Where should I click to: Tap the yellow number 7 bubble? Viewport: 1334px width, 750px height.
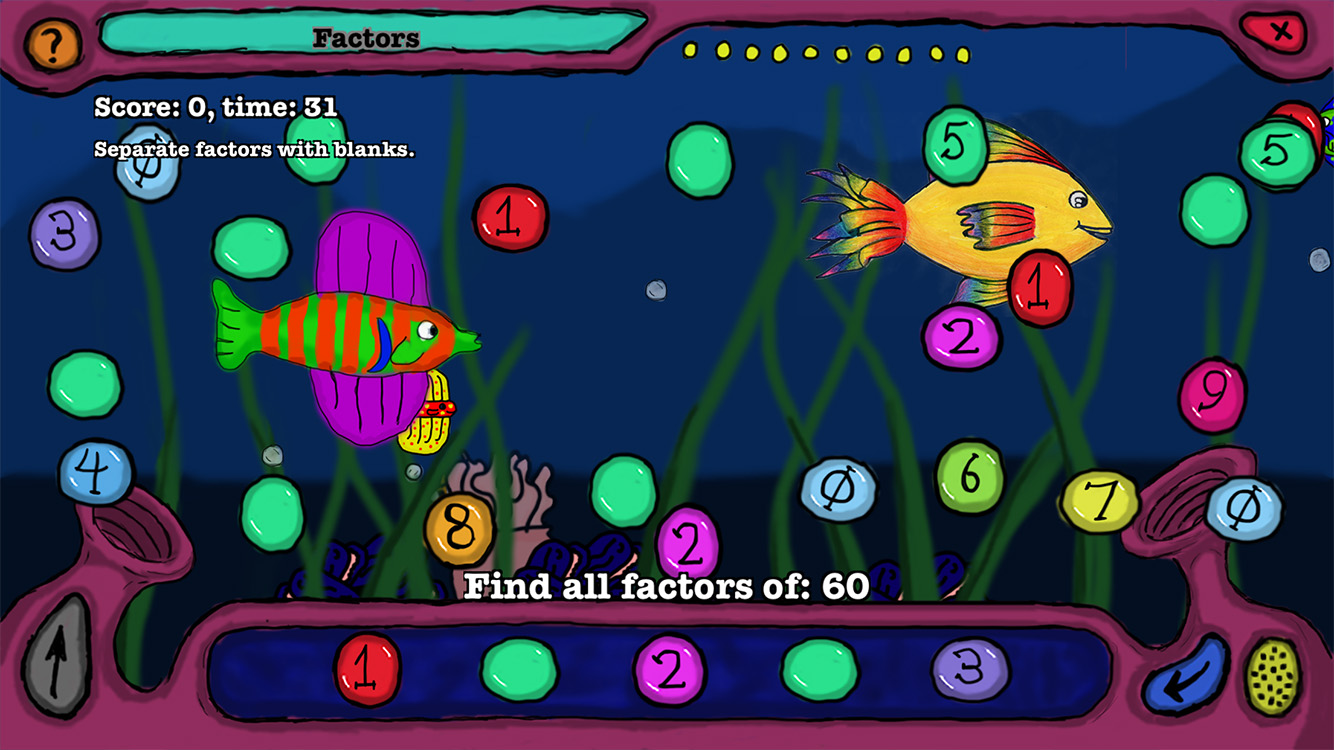[1099, 501]
